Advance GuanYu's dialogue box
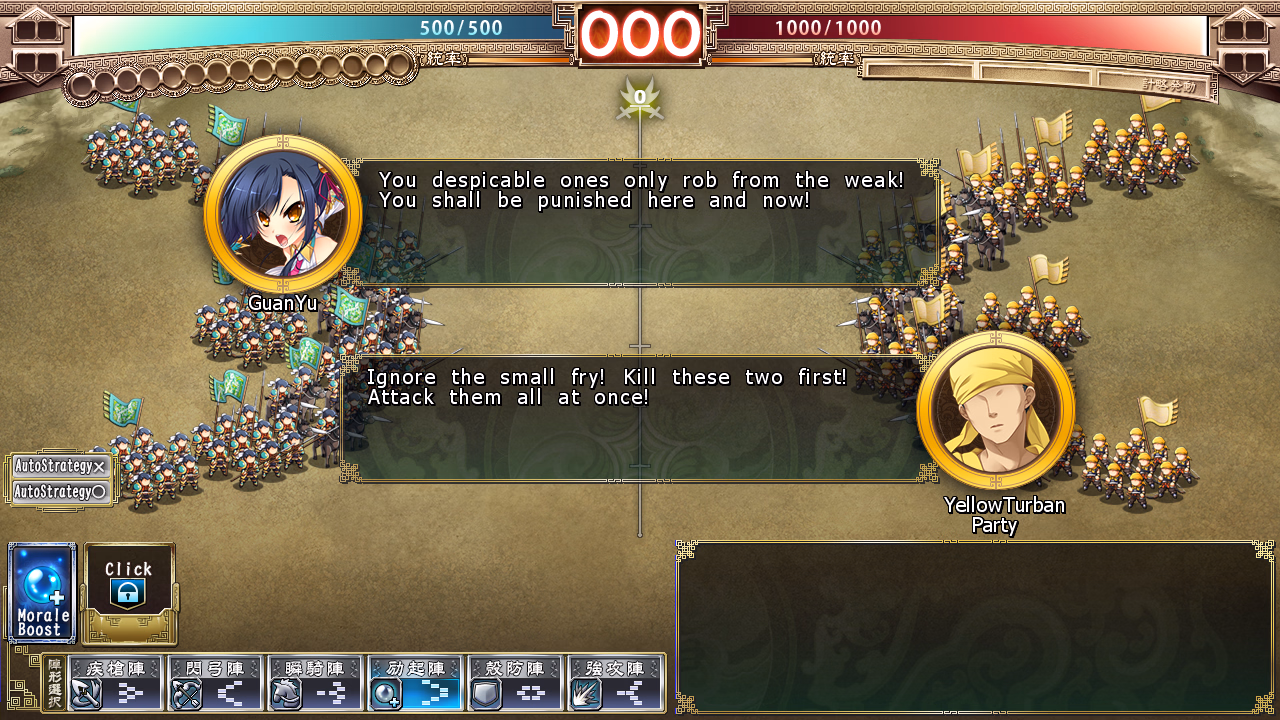1280x720 pixels. tap(645, 222)
